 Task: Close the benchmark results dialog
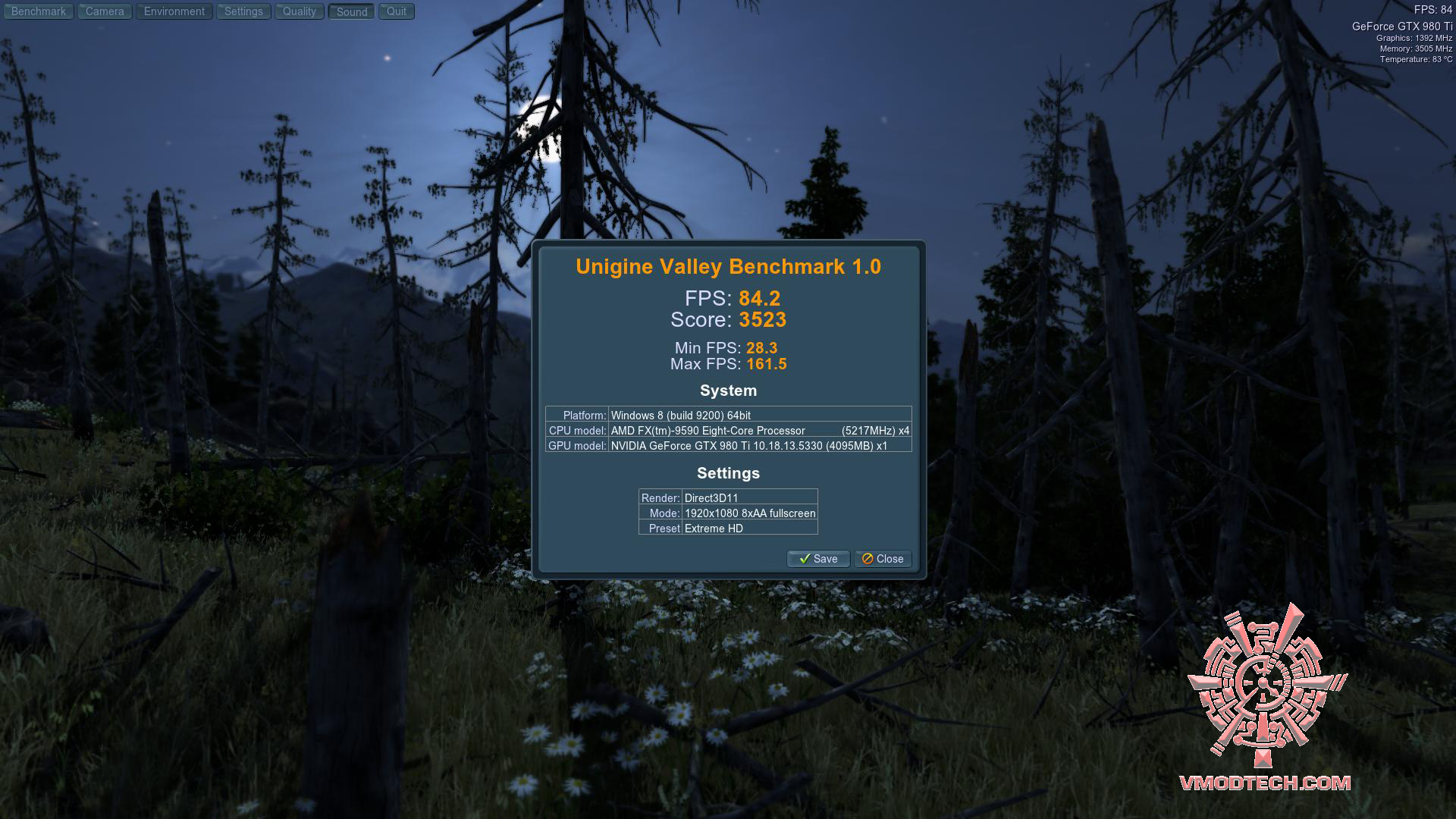pos(883,559)
